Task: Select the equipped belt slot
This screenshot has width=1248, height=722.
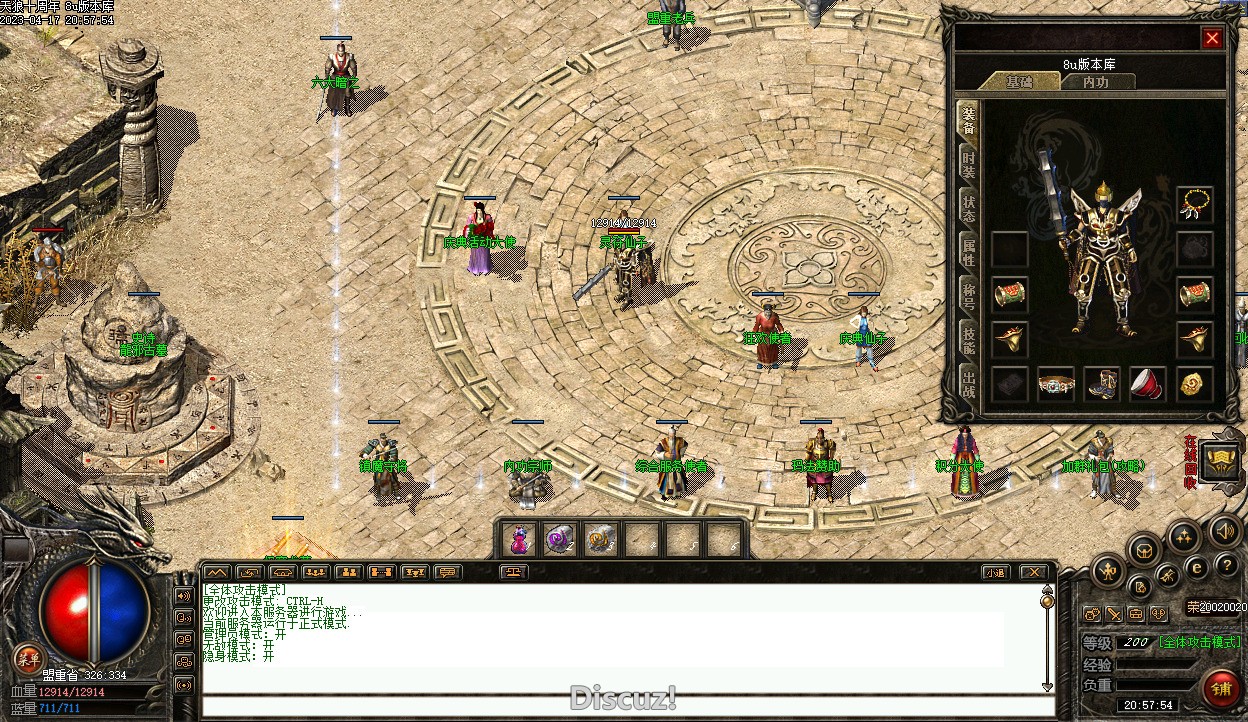Action: [x=1056, y=384]
